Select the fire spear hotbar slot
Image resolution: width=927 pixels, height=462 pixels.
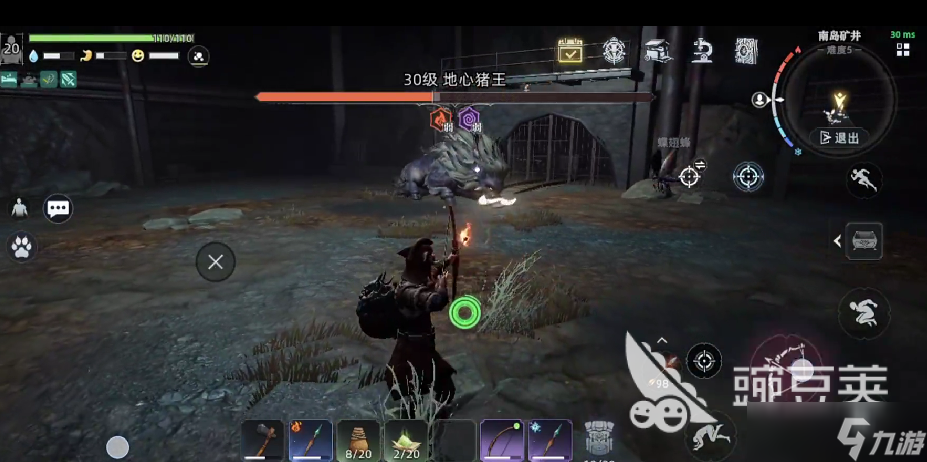[x=310, y=440]
